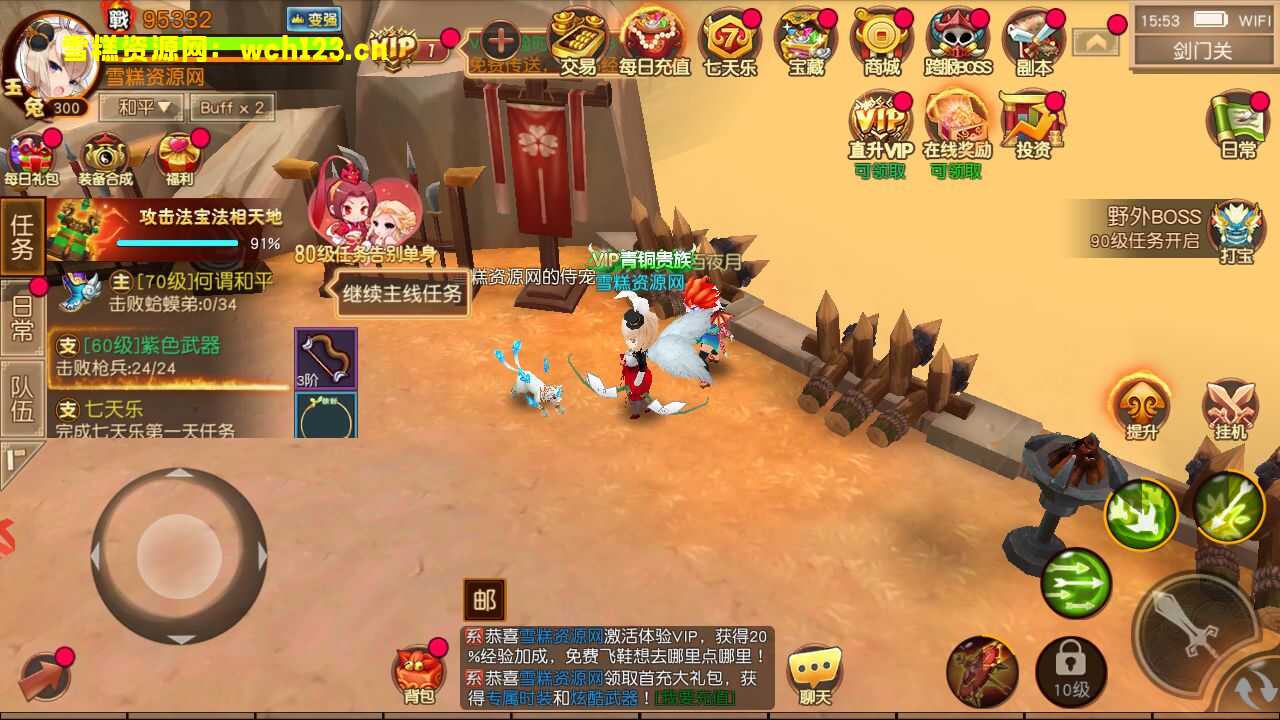Open the 宝藏 treasure menu

tap(805, 42)
